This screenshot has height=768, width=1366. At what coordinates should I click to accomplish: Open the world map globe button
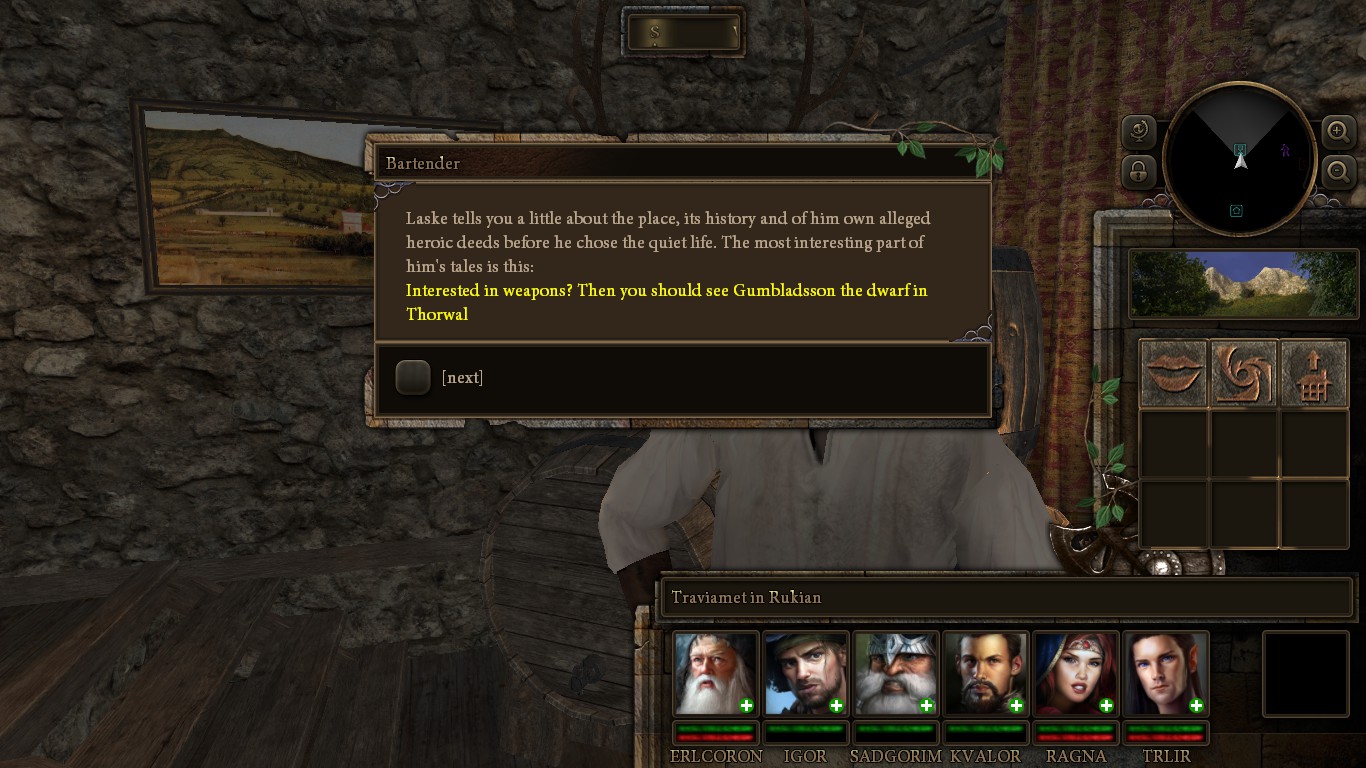(1139, 131)
